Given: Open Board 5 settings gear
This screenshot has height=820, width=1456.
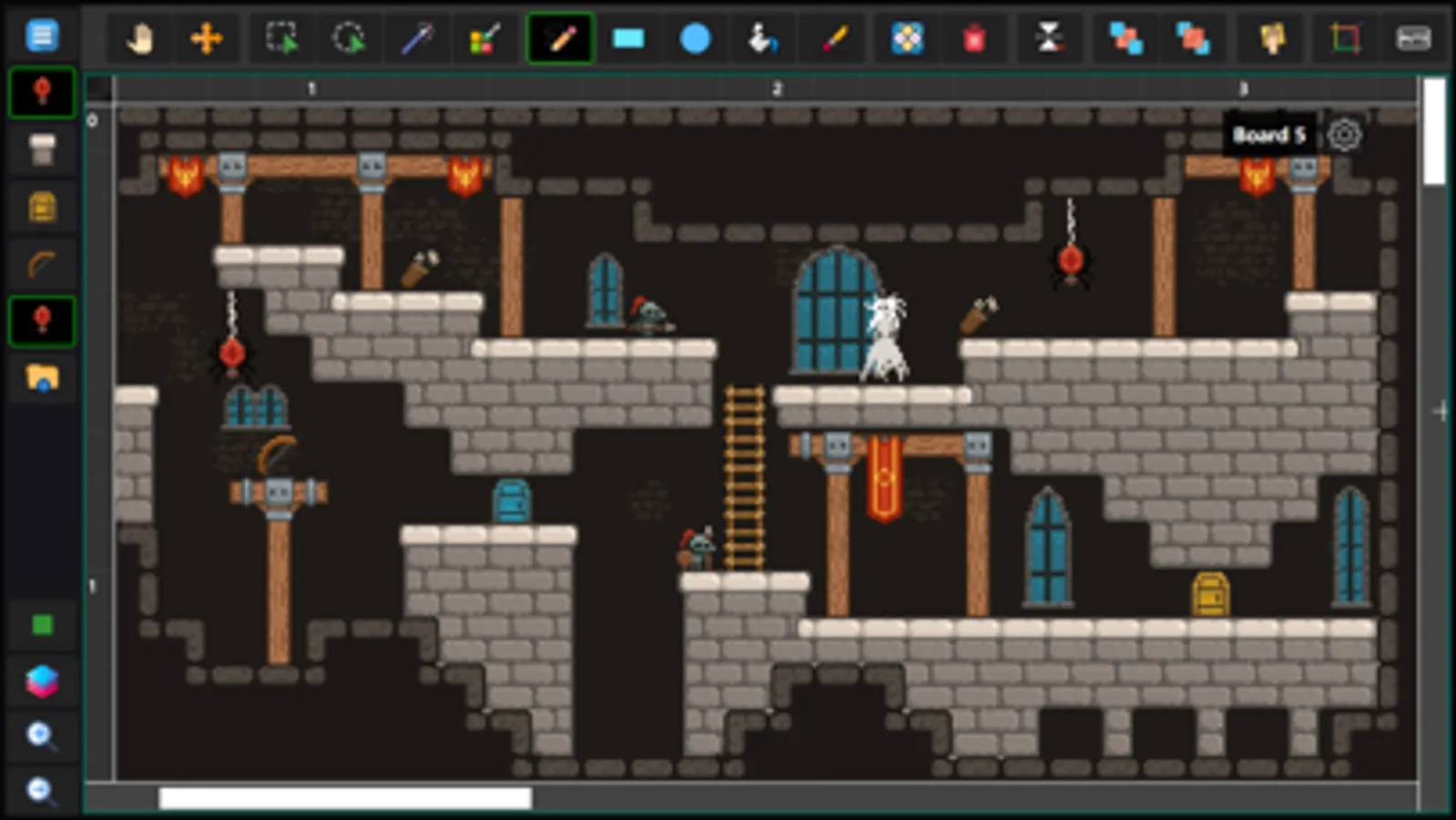Looking at the screenshot, I should (1345, 135).
